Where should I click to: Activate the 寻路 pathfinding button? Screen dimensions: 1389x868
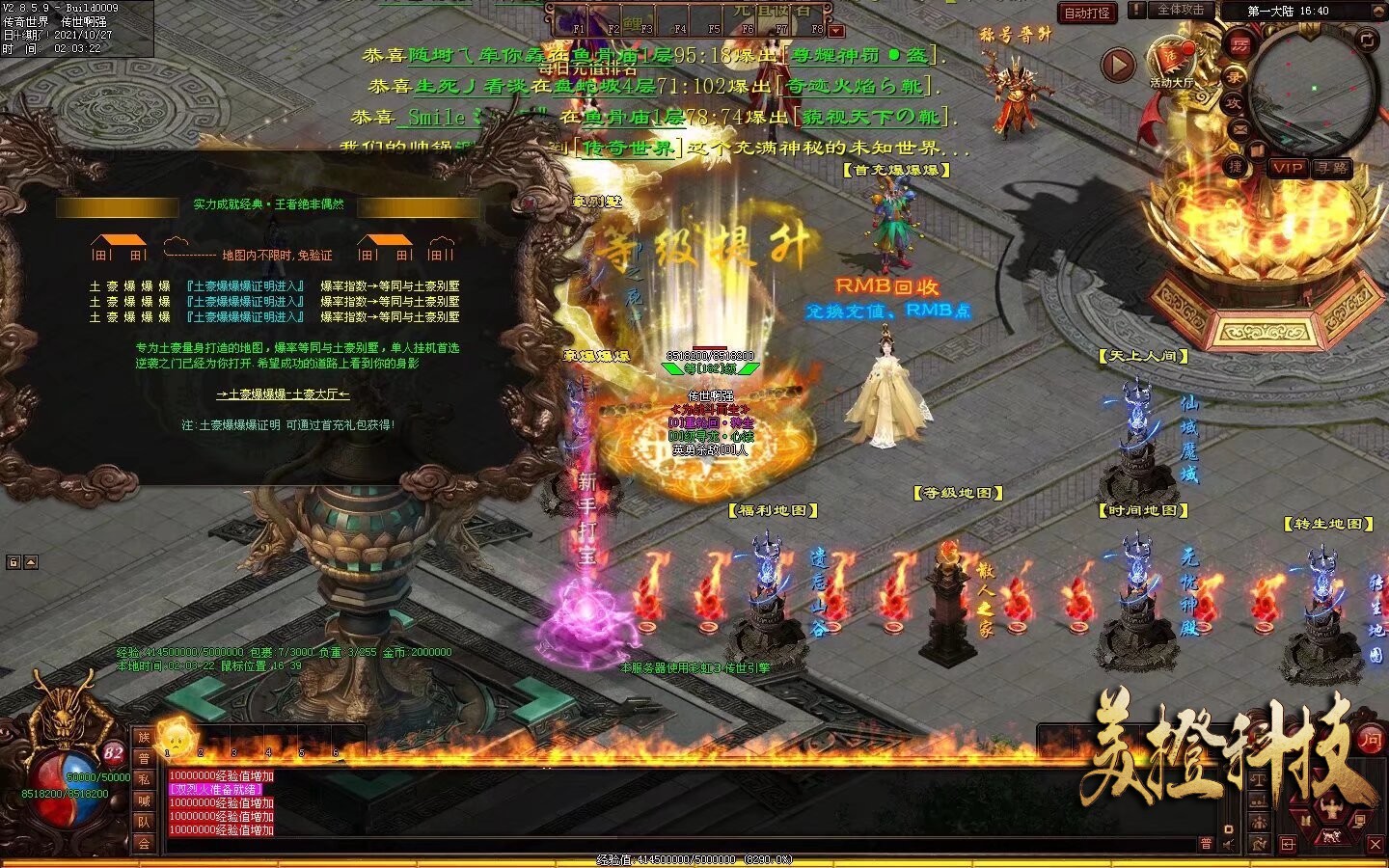click(x=1332, y=168)
